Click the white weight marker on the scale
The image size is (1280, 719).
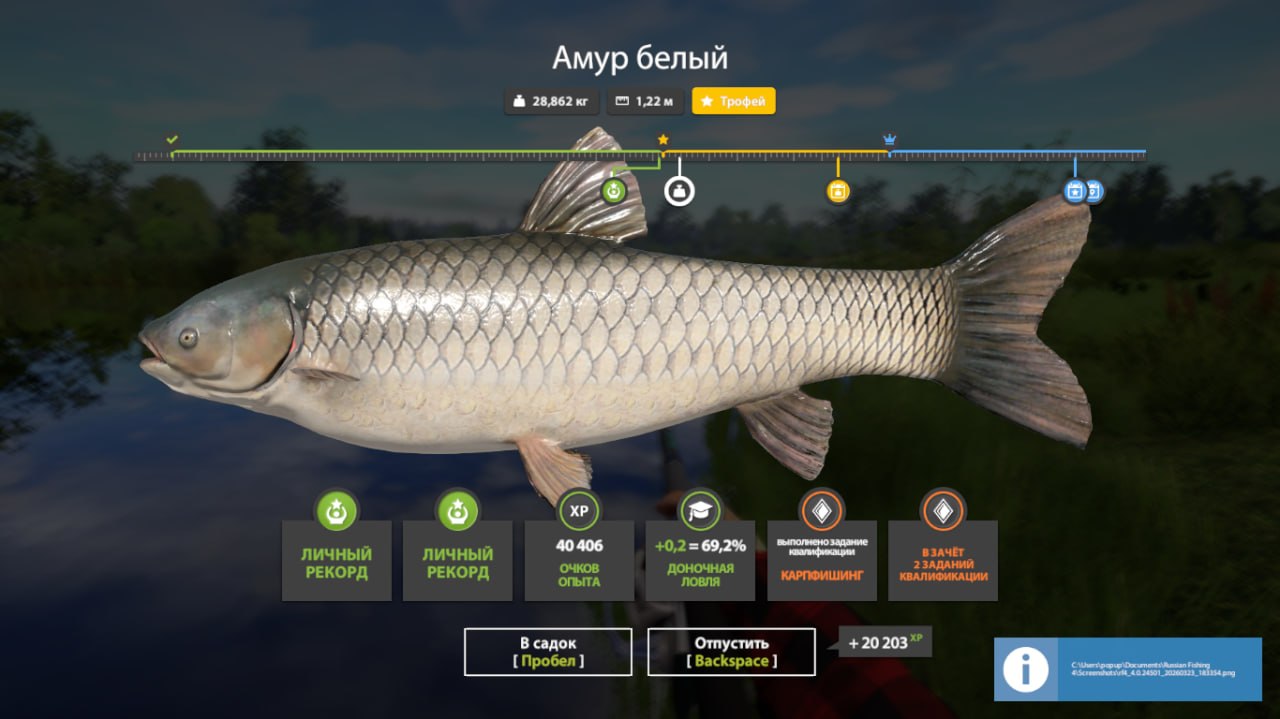click(x=679, y=191)
